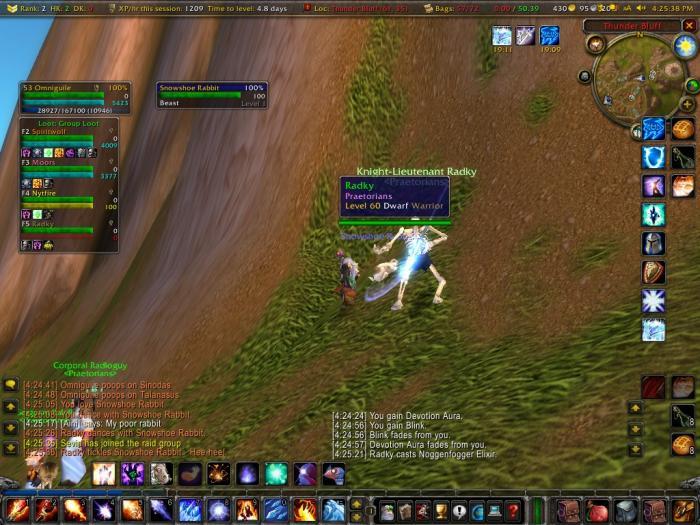Cast the white snowflake burst spell
Image resolution: width=700 pixels, height=525 pixels.
coord(654,301)
